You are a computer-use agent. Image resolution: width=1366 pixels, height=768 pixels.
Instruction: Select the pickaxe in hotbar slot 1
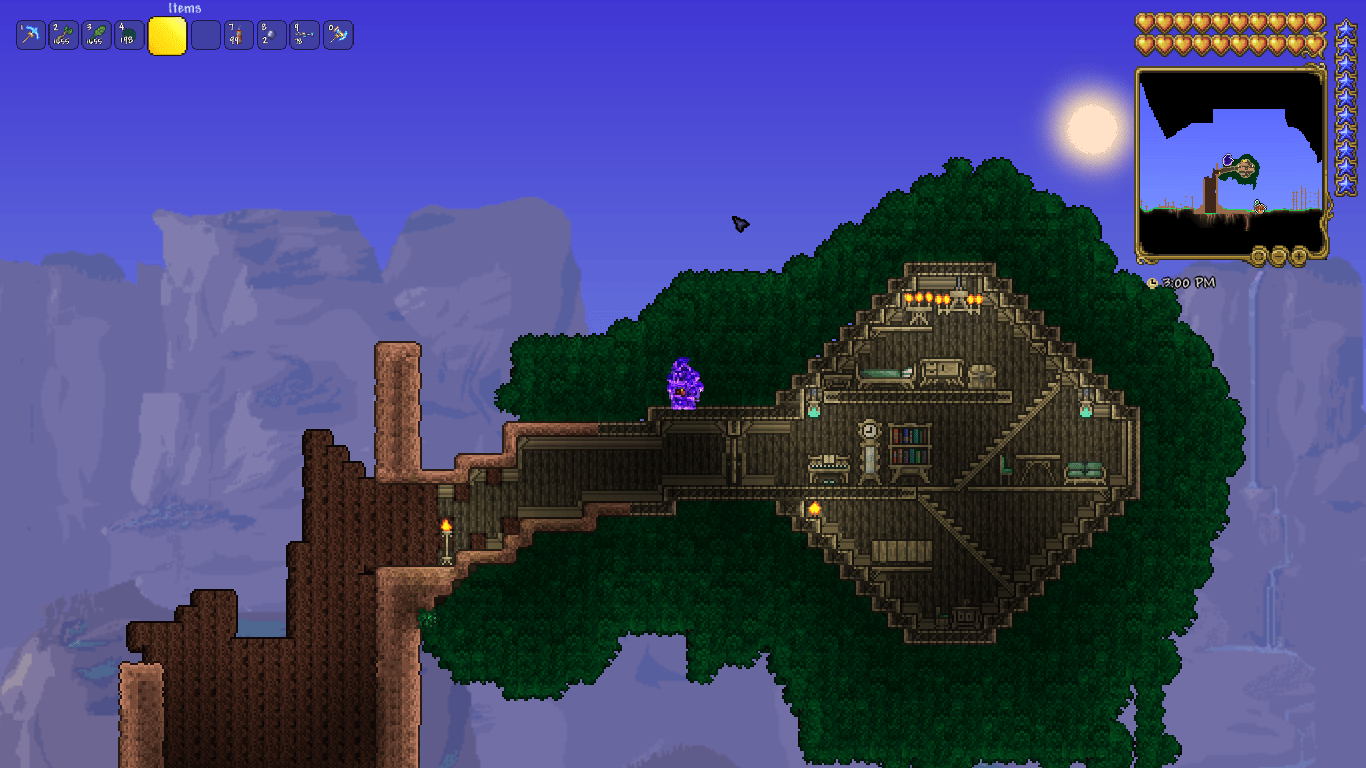(30, 34)
